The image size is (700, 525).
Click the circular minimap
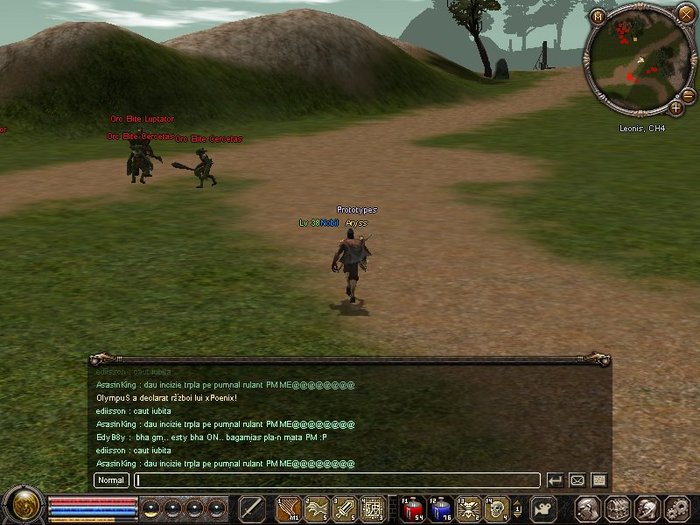(x=642, y=60)
